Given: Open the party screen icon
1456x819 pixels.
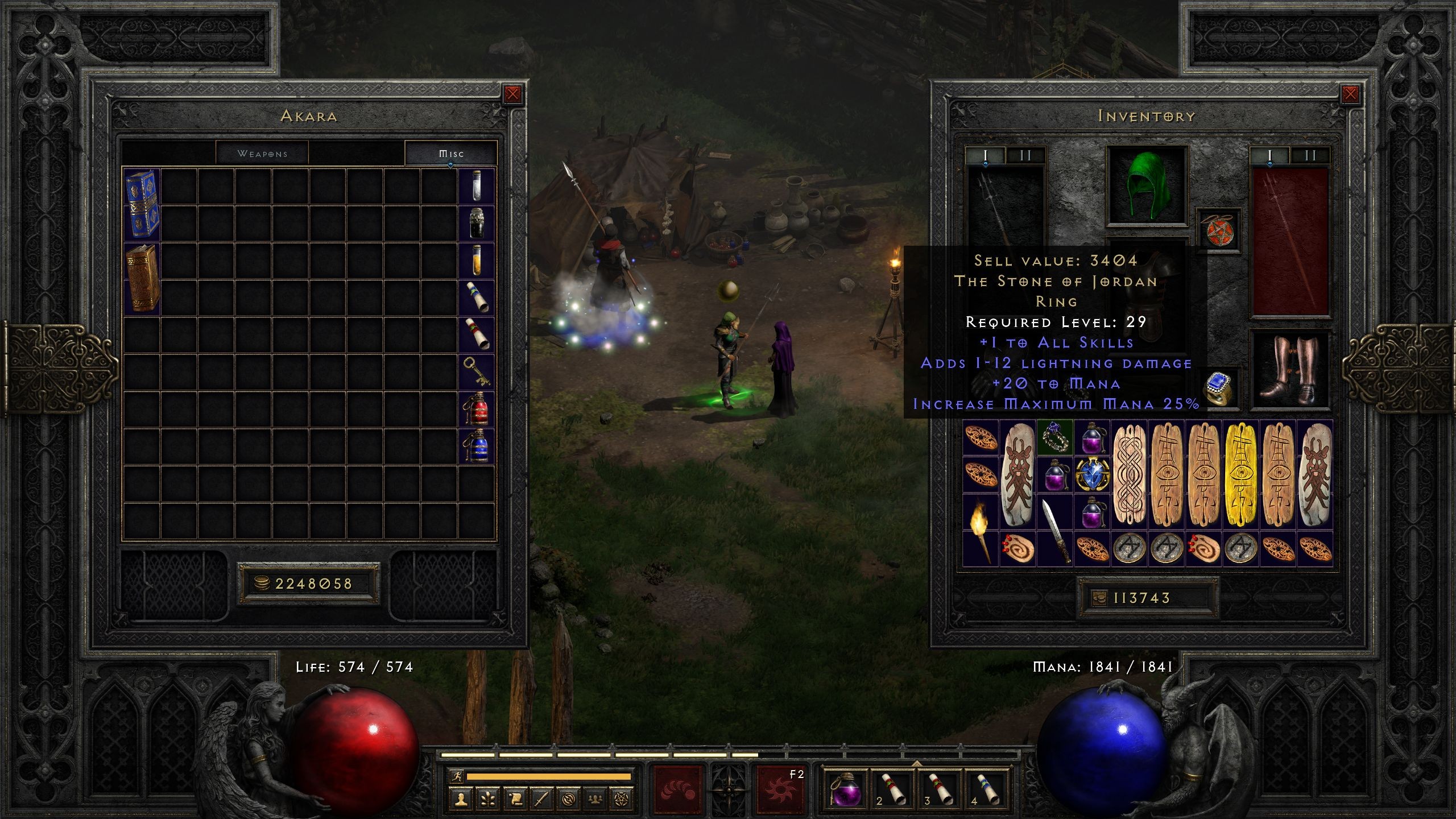Looking at the screenshot, I should (x=595, y=801).
